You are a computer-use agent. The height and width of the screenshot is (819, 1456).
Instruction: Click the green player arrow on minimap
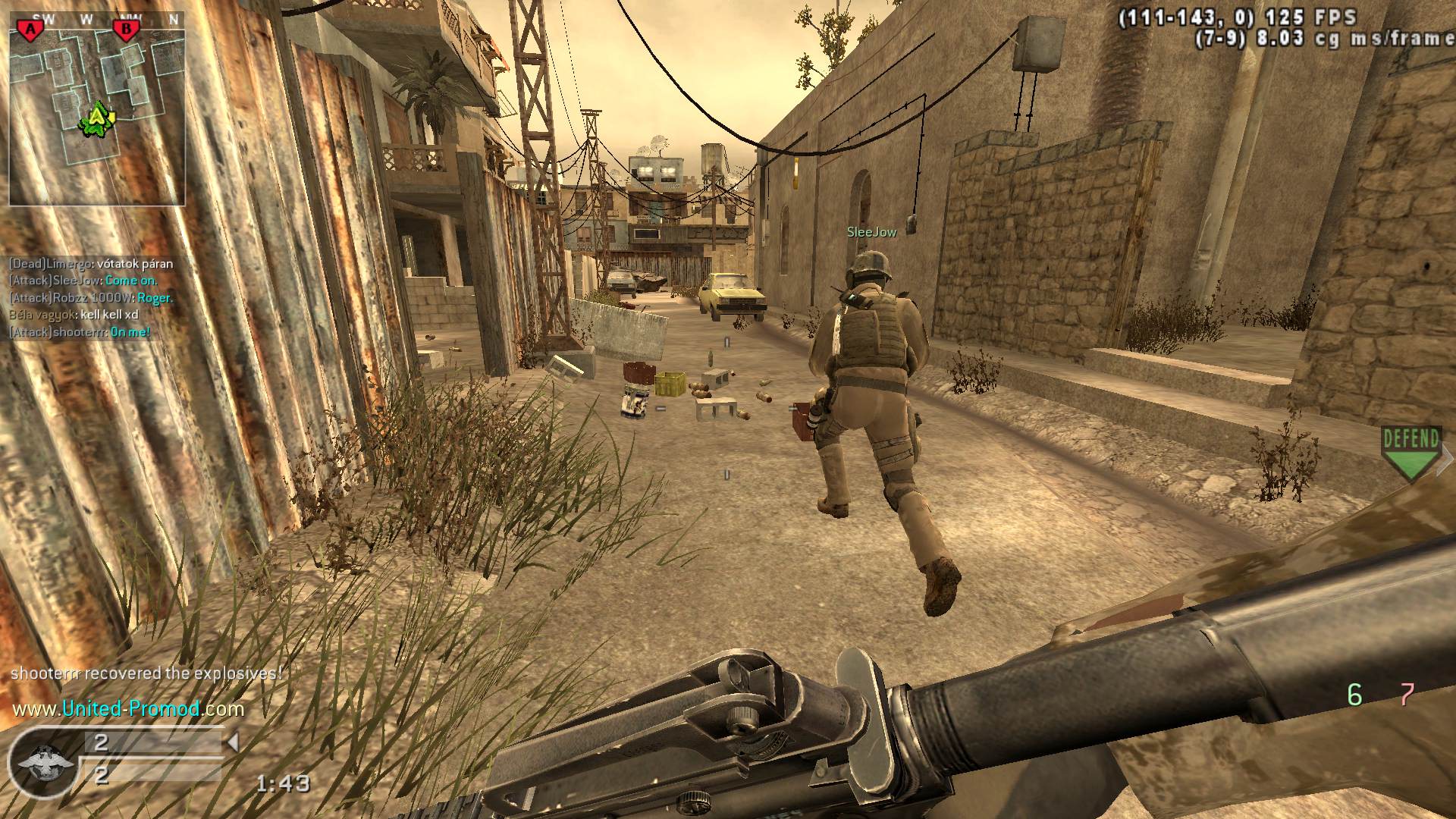click(97, 118)
